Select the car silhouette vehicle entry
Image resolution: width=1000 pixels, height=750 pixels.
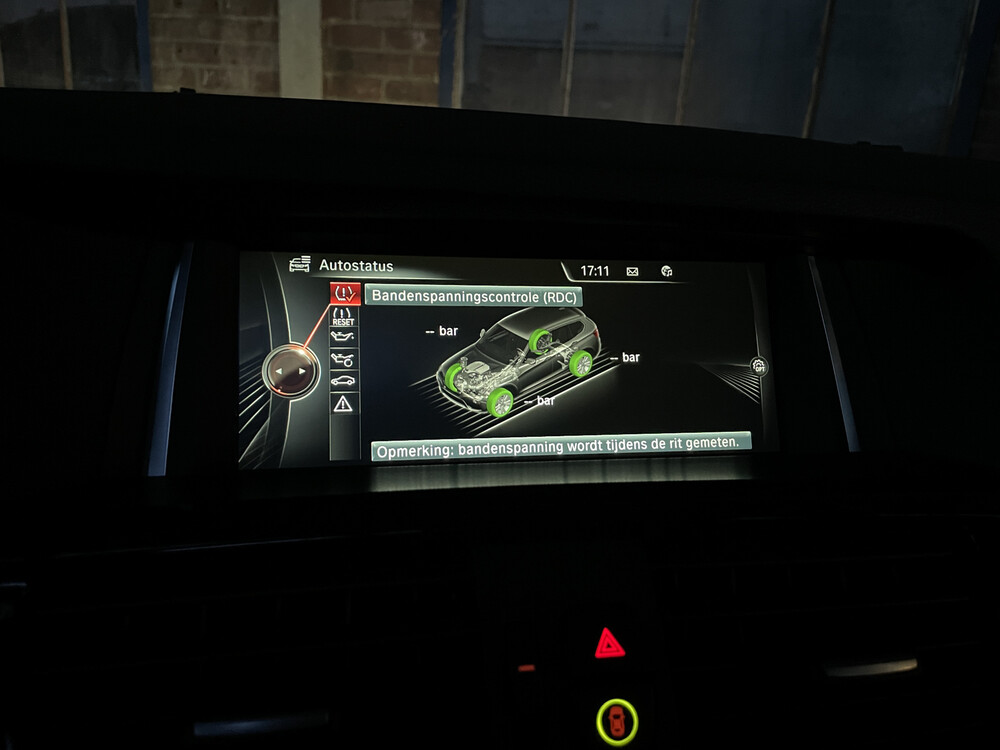tap(343, 381)
